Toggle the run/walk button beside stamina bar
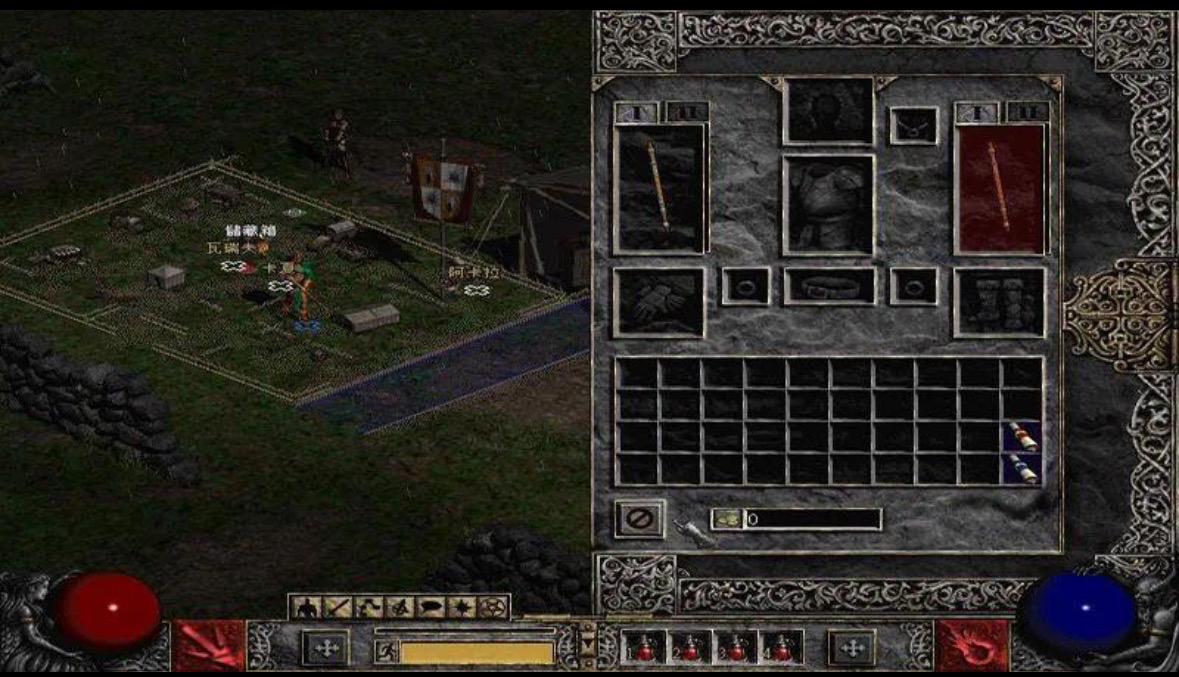The image size is (1179, 677). (x=385, y=652)
